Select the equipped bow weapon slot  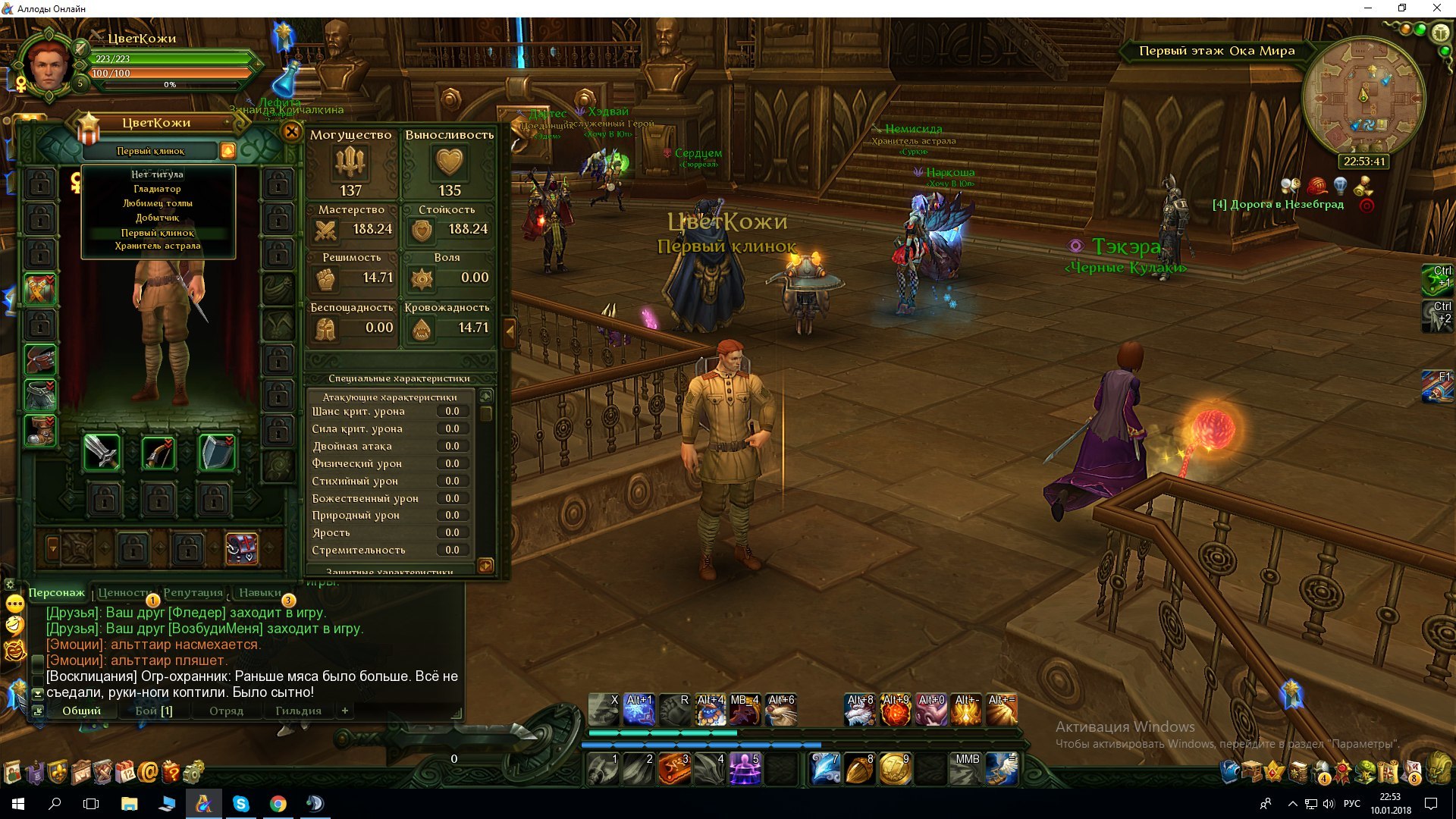(158, 453)
